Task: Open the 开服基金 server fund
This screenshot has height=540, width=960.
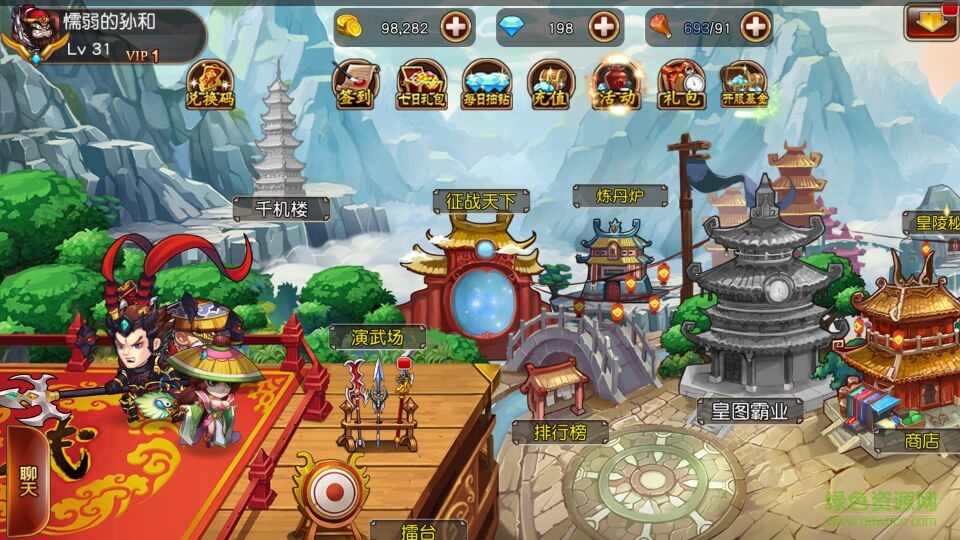Action: click(746, 84)
